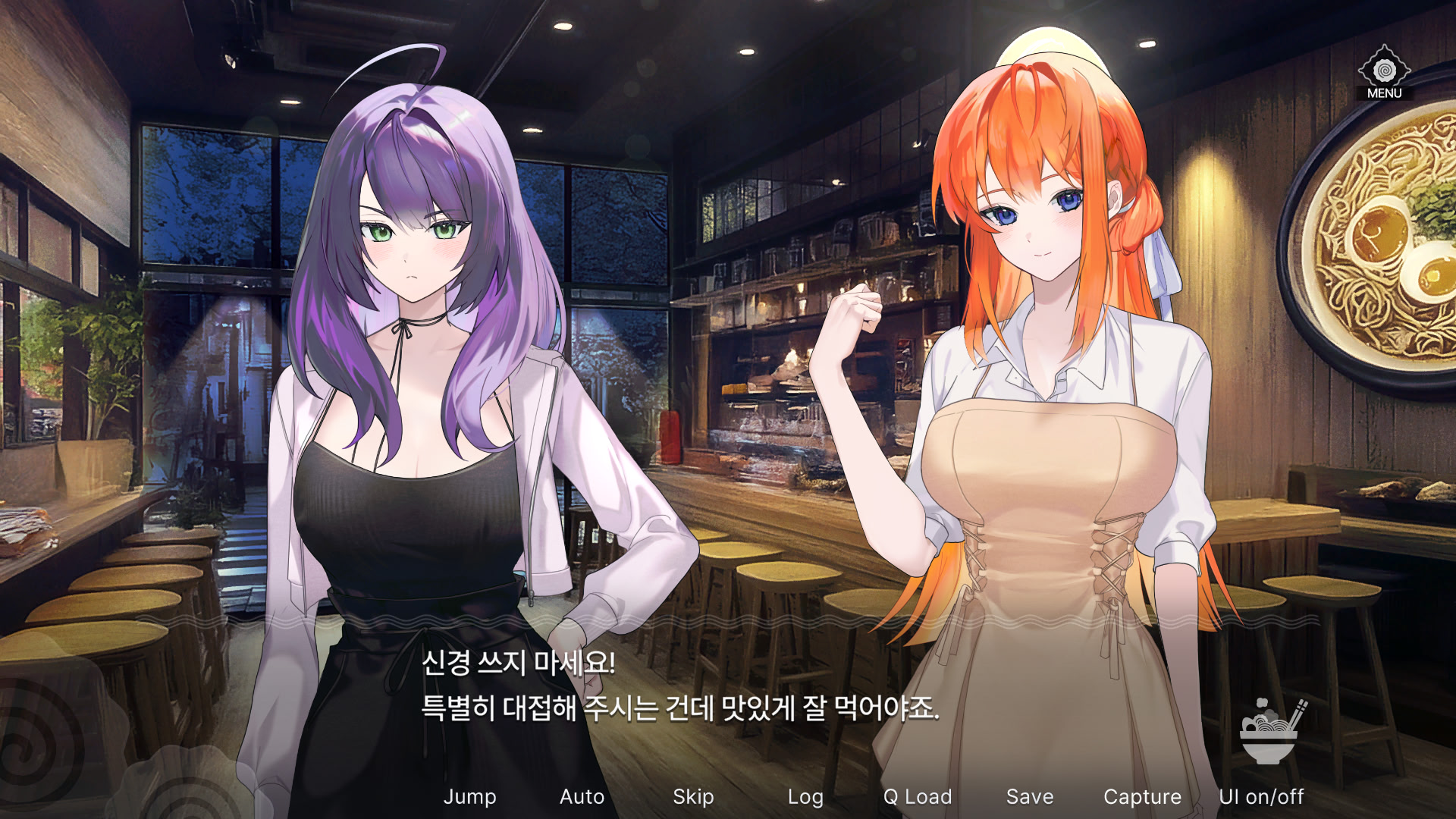Activate Skip mode
The width and height of the screenshot is (1456, 819).
(x=693, y=797)
